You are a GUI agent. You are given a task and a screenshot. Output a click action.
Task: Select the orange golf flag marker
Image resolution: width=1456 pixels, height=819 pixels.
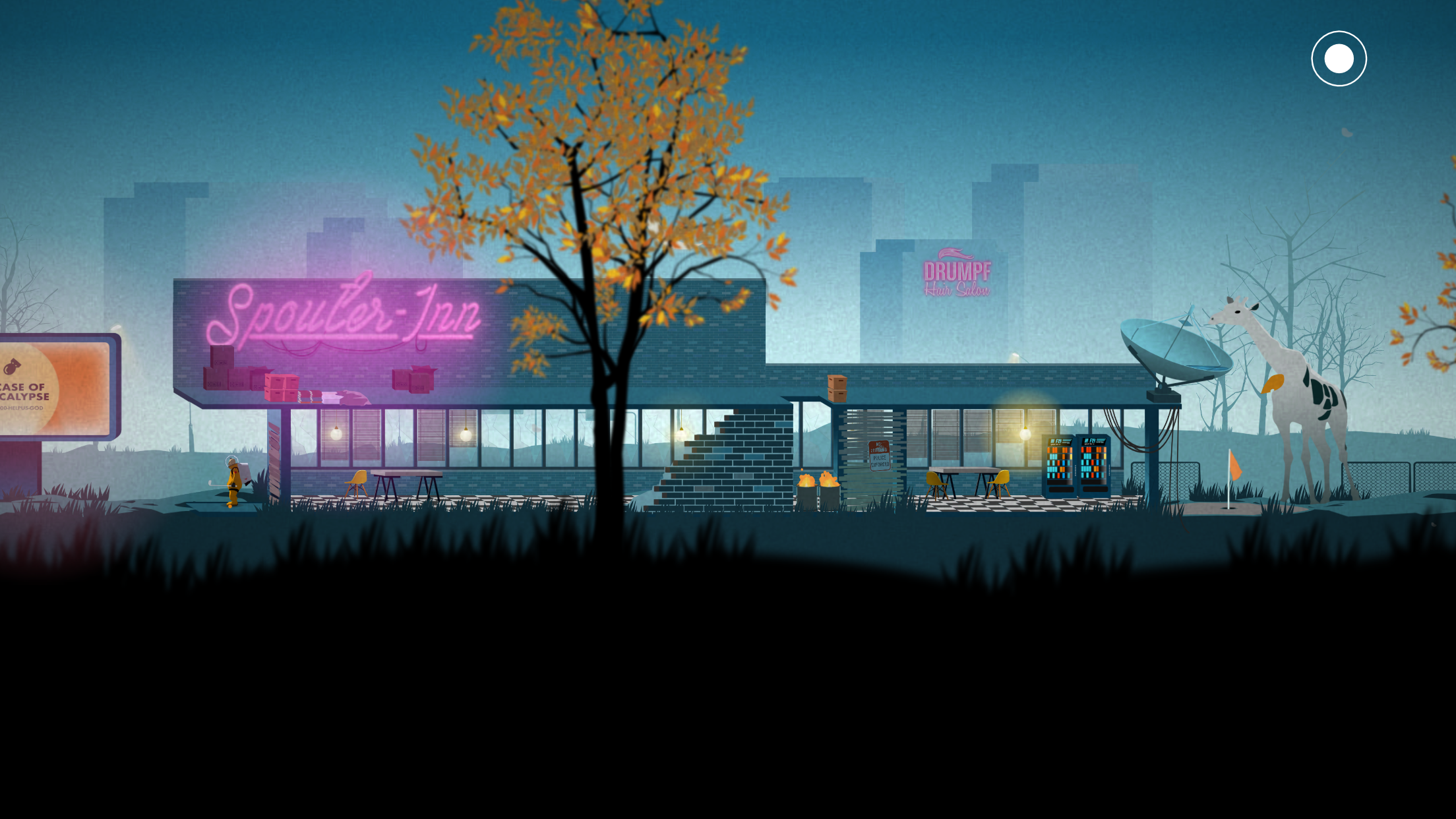pos(1236,465)
